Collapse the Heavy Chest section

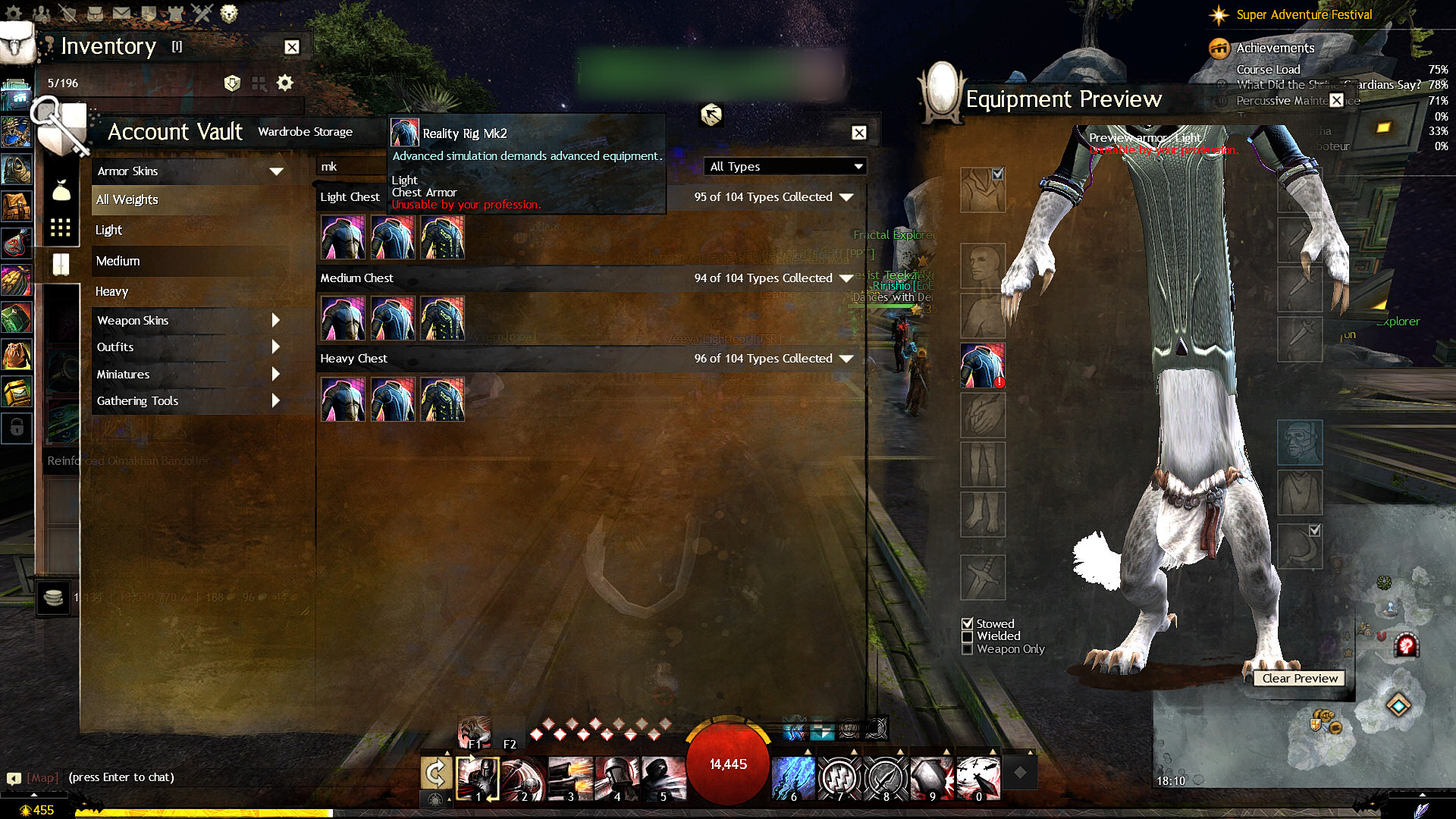[846, 359]
